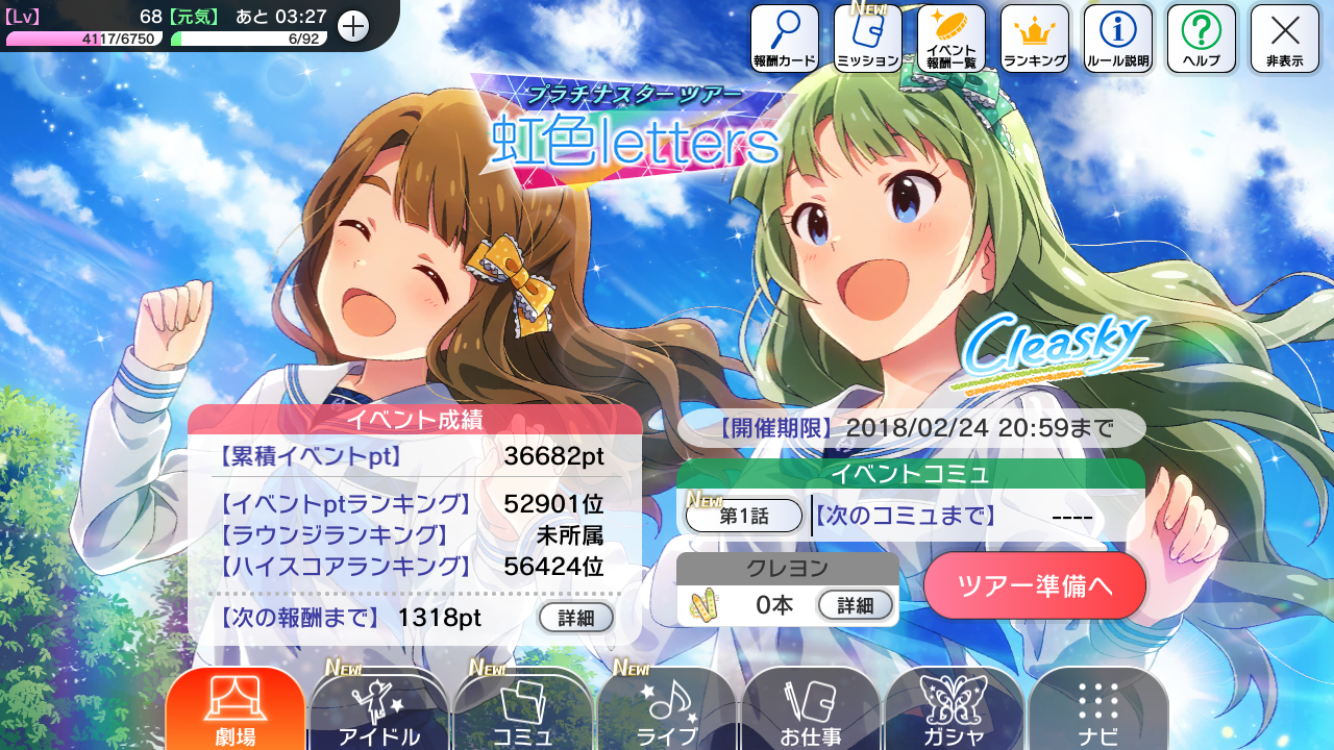Viewport: 1334px width, 750px height.
Task: Go to ツアー準備へ tour preparation
Action: 1034,585
